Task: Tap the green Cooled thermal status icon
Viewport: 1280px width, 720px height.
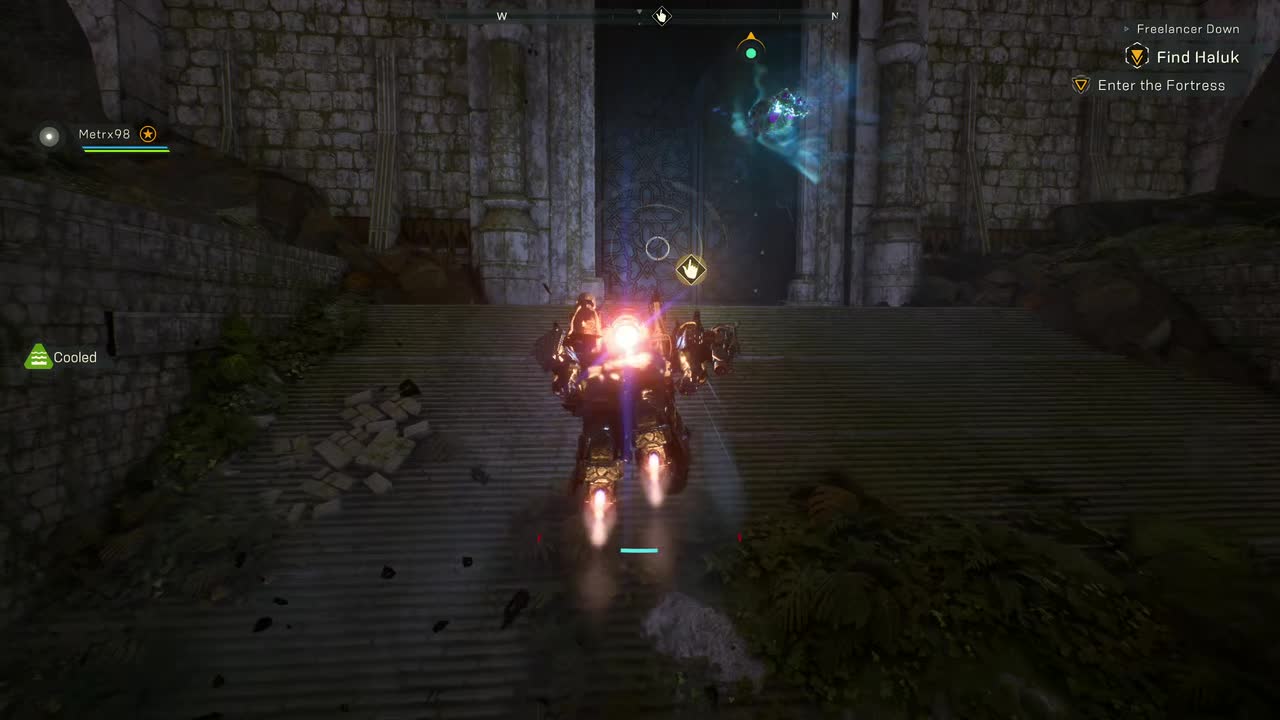Action: (x=37, y=356)
